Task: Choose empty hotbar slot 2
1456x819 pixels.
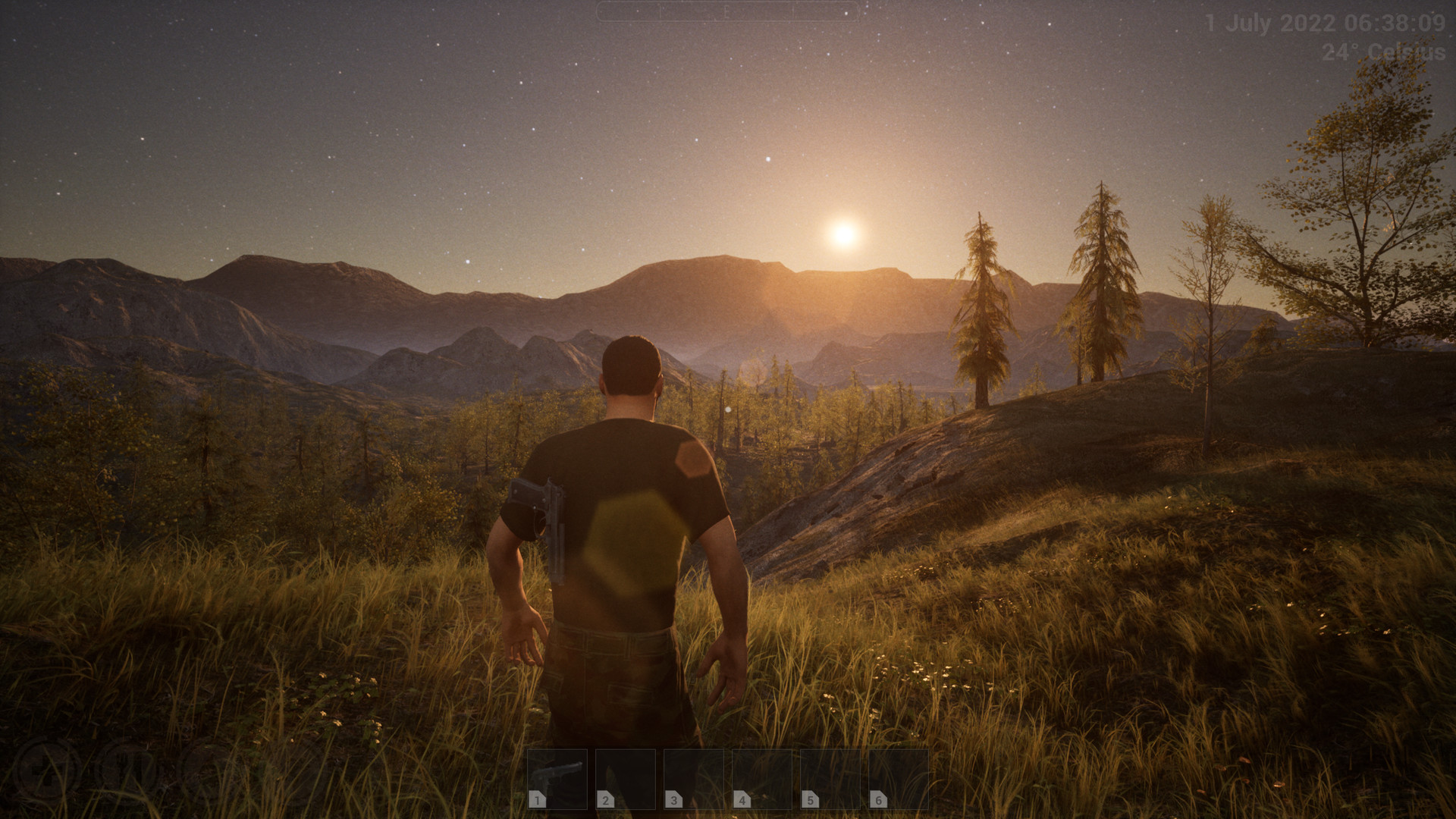Action: pyautogui.click(x=626, y=779)
